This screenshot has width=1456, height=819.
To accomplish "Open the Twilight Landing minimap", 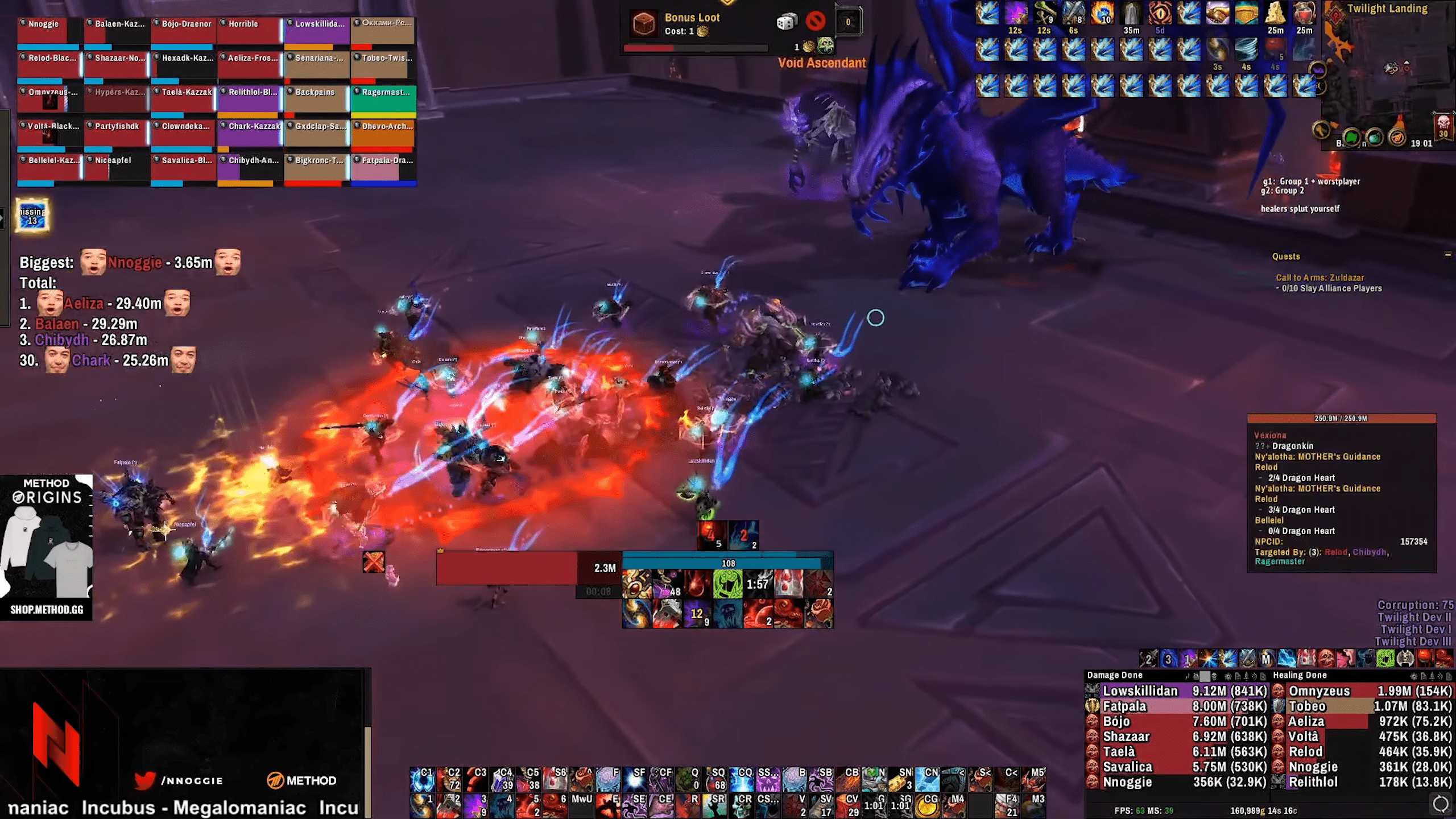I will [x=1388, y=74].
